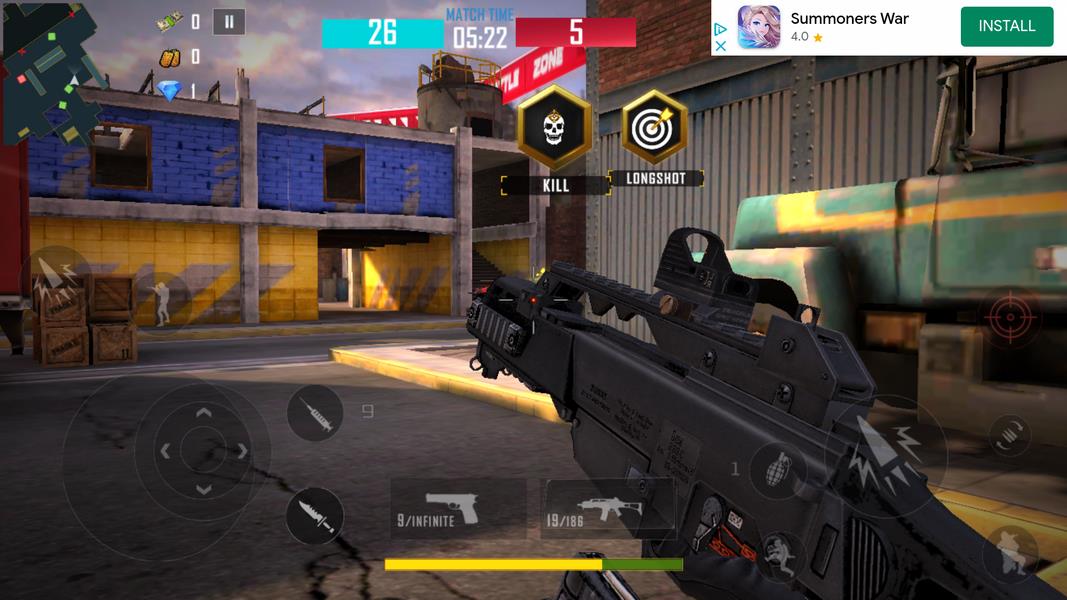This screenshot has width=1067, height=600.
Task: Toggle the standing soldier stance icon
Action: (160, 299)
